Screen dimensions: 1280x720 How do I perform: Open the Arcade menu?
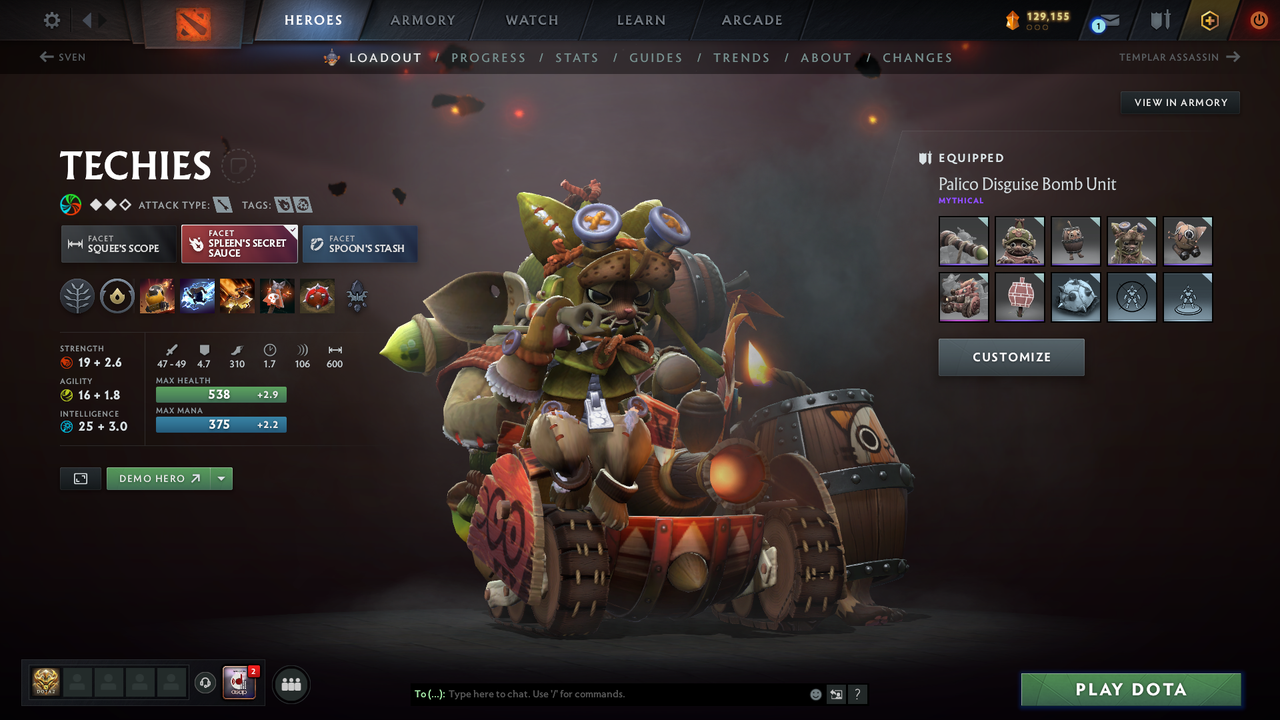(751, 20)
